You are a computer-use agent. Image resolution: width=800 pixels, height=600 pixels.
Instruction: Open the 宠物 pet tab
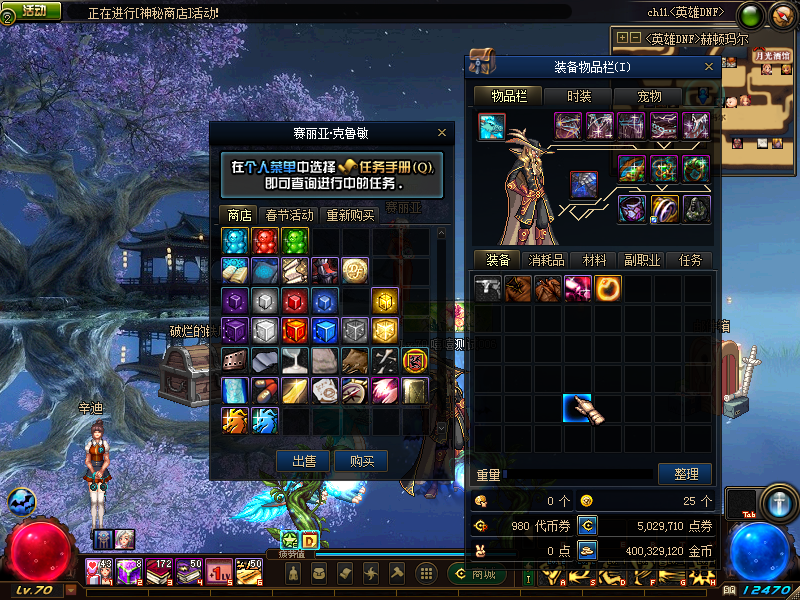point(649,96)
